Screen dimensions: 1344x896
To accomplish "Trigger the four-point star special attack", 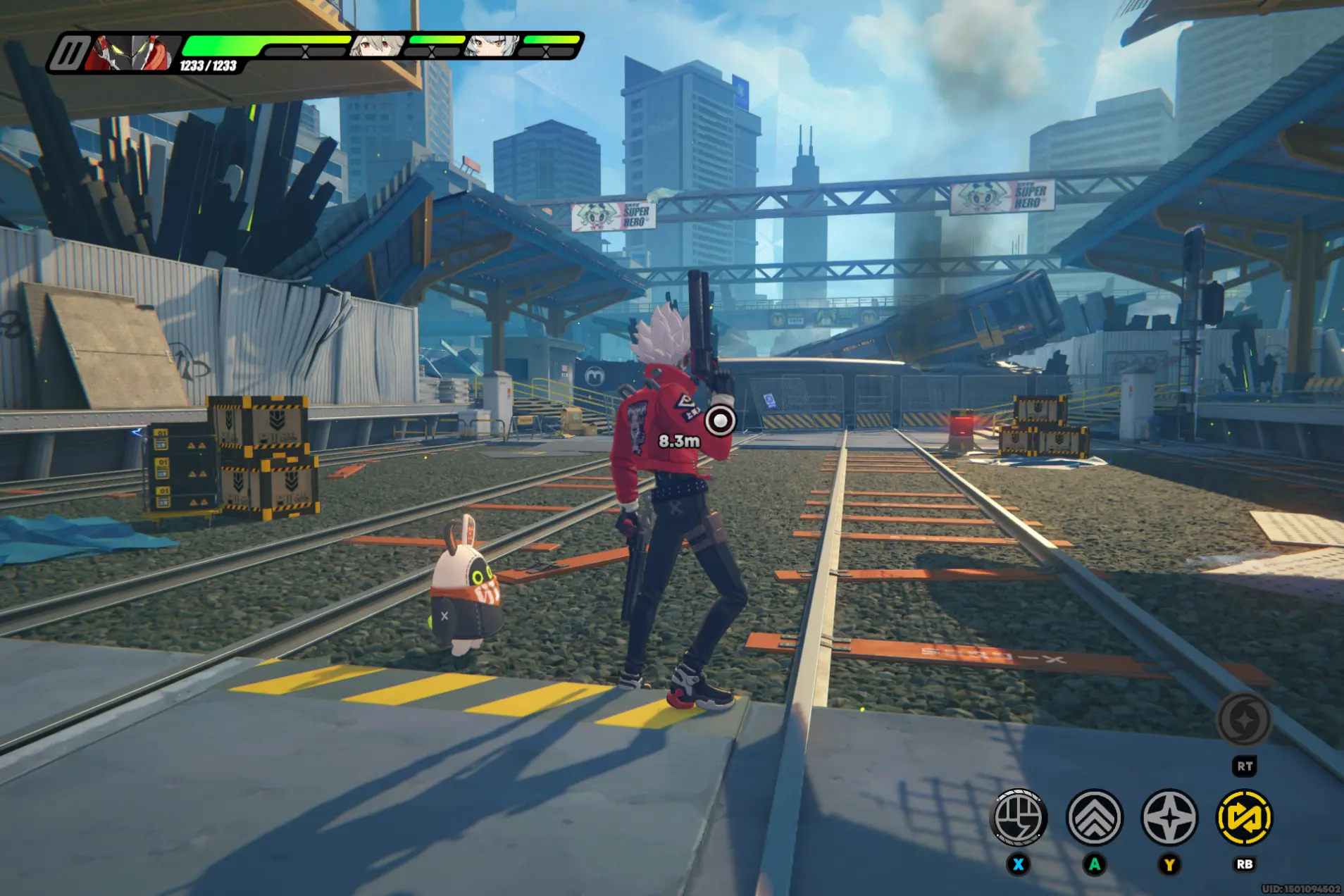I will pos(1169,818).
